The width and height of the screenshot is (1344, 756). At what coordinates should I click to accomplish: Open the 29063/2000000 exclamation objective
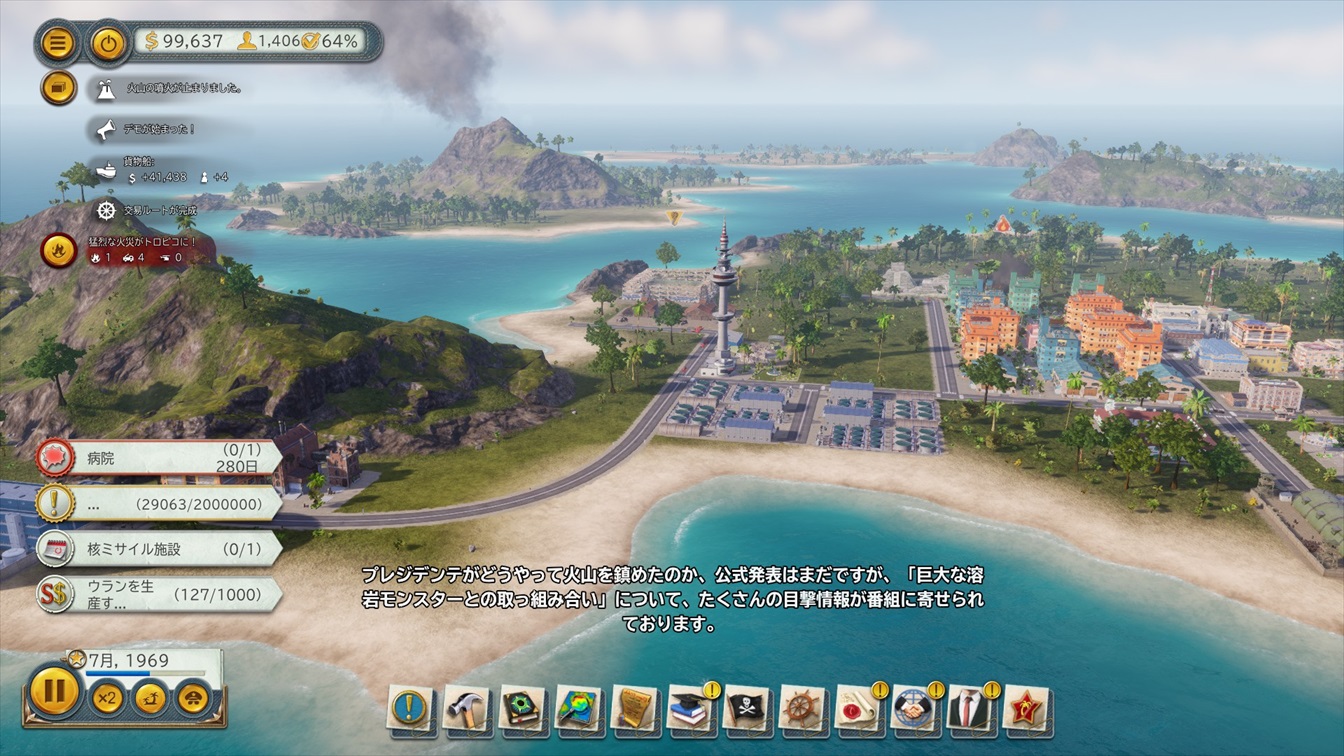(158, 503)
